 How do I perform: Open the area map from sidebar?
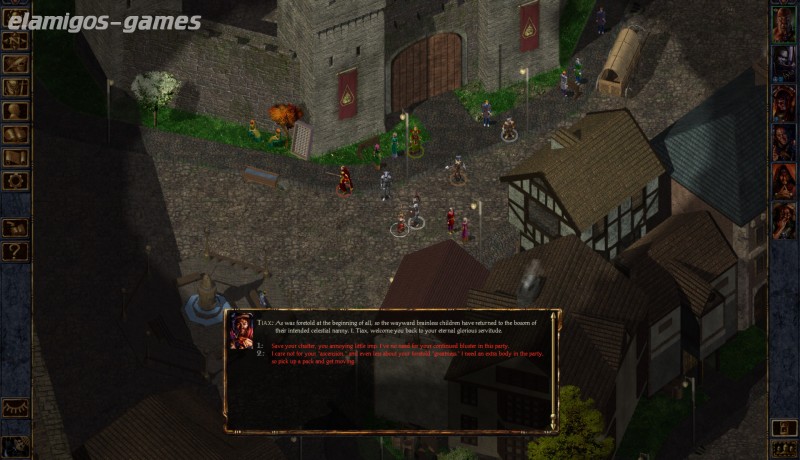(x=15, y=41)
